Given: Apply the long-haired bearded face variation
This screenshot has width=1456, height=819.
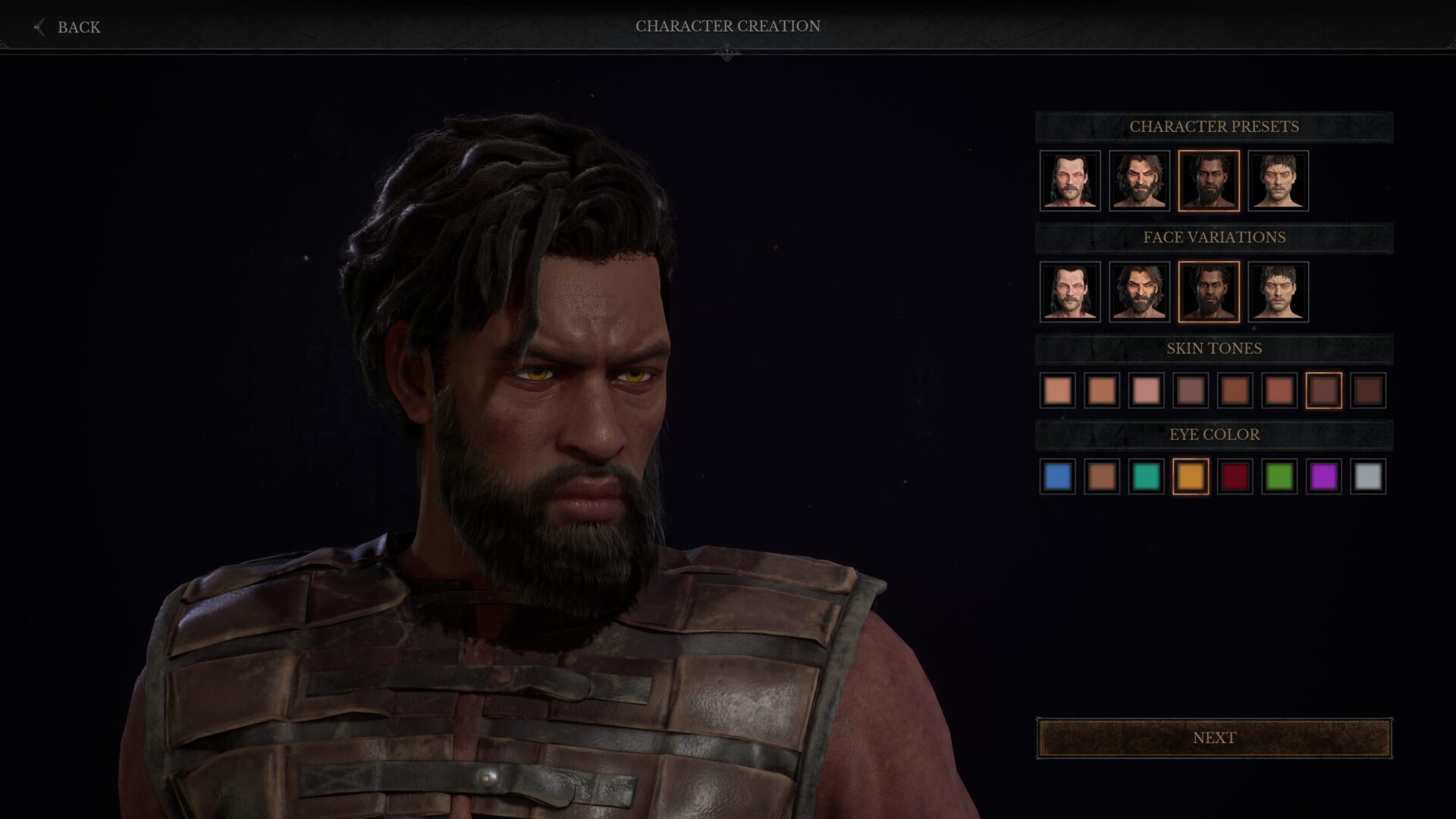Looking at the screenshot, I should tap(1139, 292).
